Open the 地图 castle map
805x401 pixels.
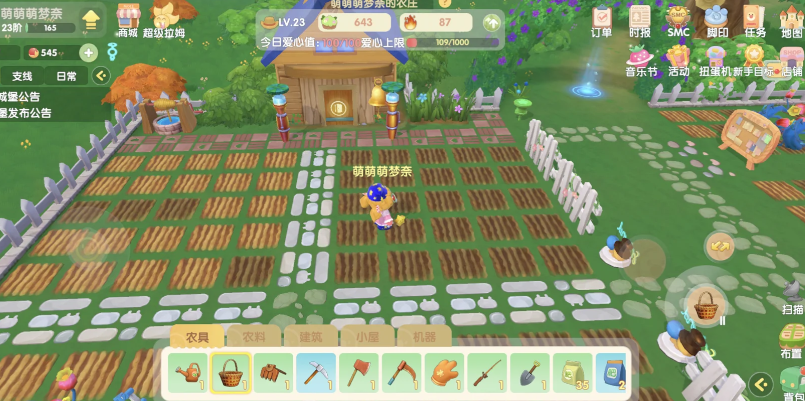coord(791,18)
